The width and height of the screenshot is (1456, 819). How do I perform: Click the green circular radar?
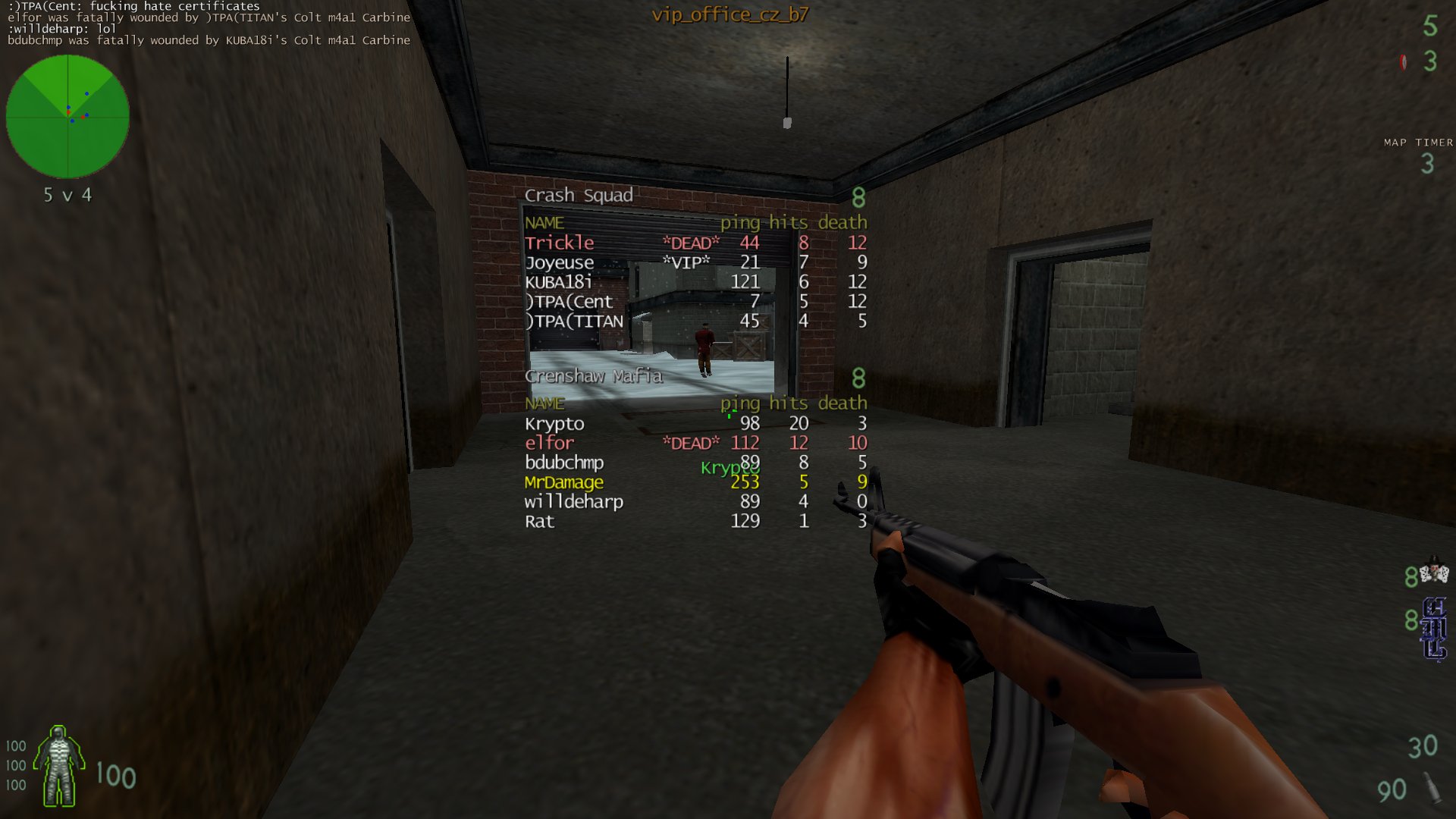tap(67, 117)
